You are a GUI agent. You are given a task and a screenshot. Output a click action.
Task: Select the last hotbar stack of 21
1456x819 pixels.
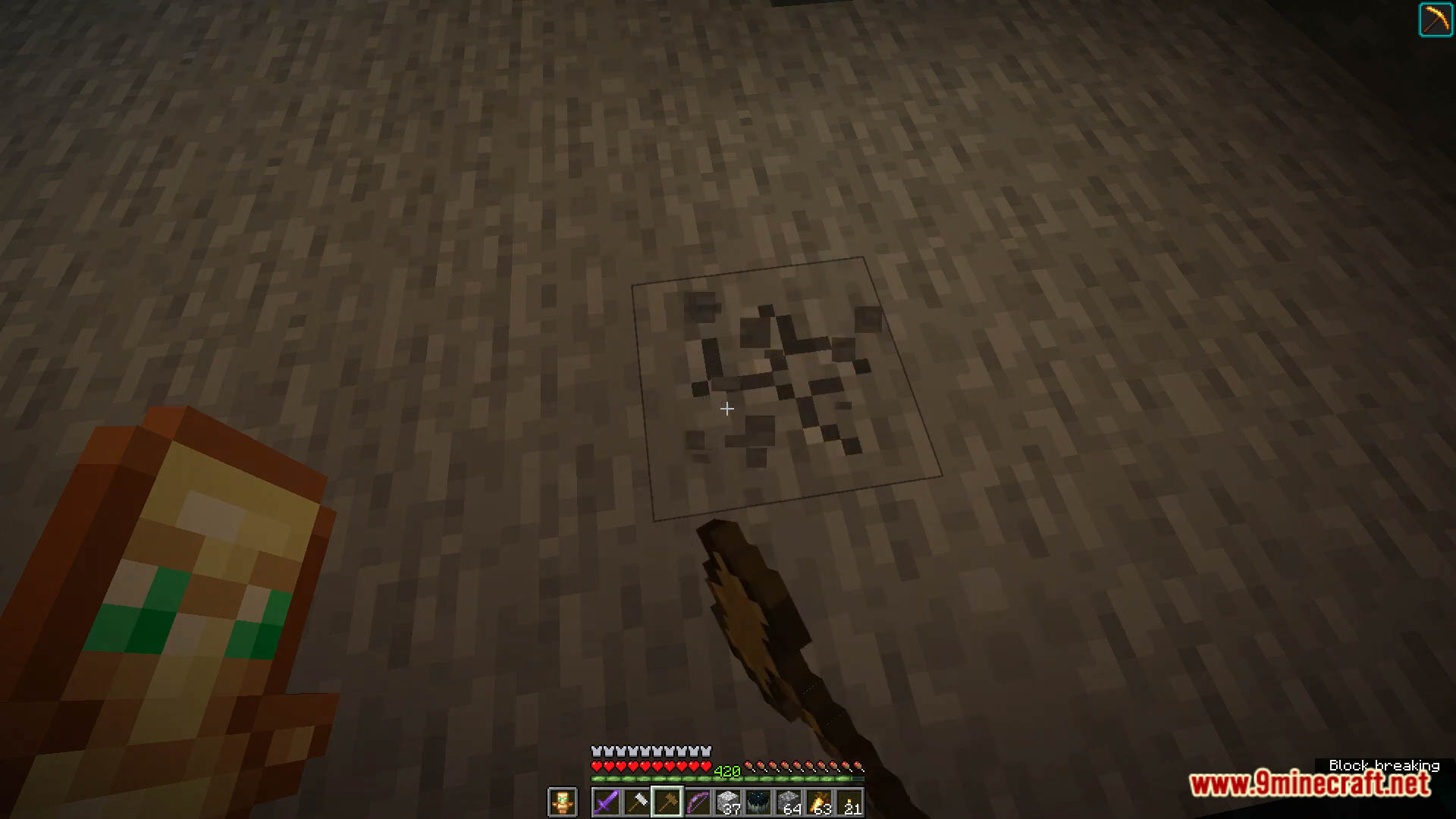pos(851,802)
